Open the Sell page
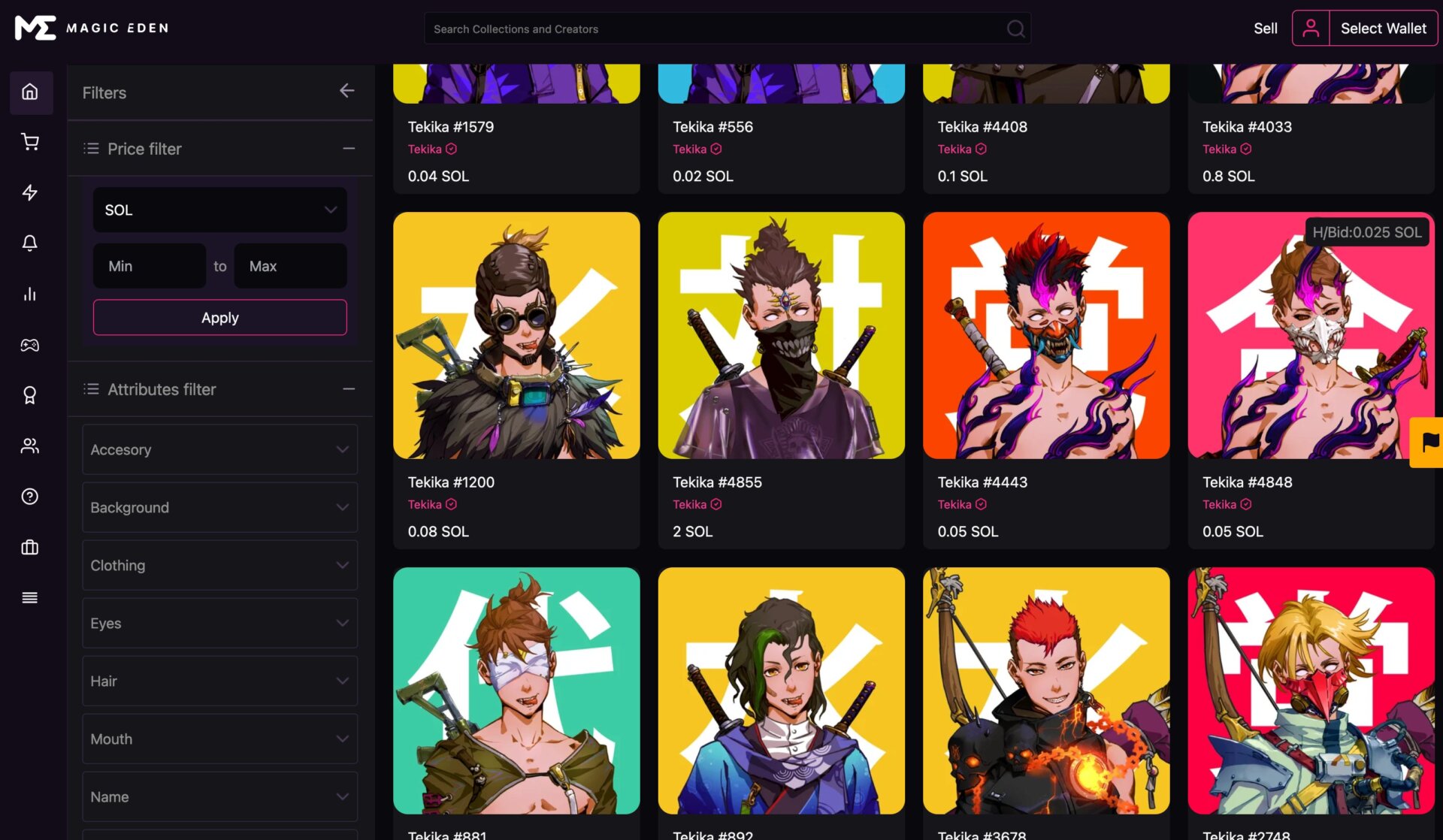 (1265, 29)
